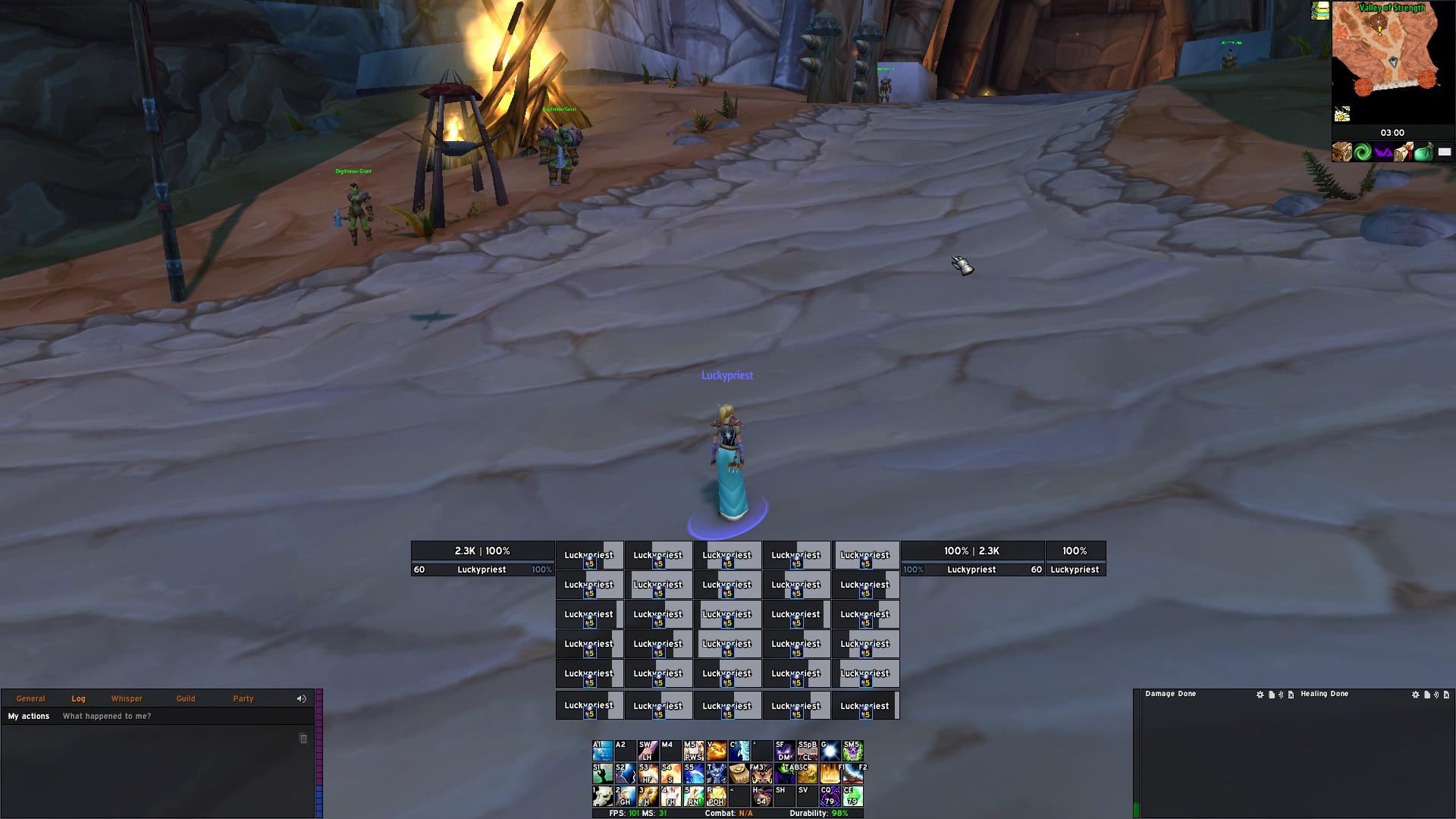1456x819 pixels.
Task: Open WeakAuras via the purple minimap icon
Action: coord(1382,152)
